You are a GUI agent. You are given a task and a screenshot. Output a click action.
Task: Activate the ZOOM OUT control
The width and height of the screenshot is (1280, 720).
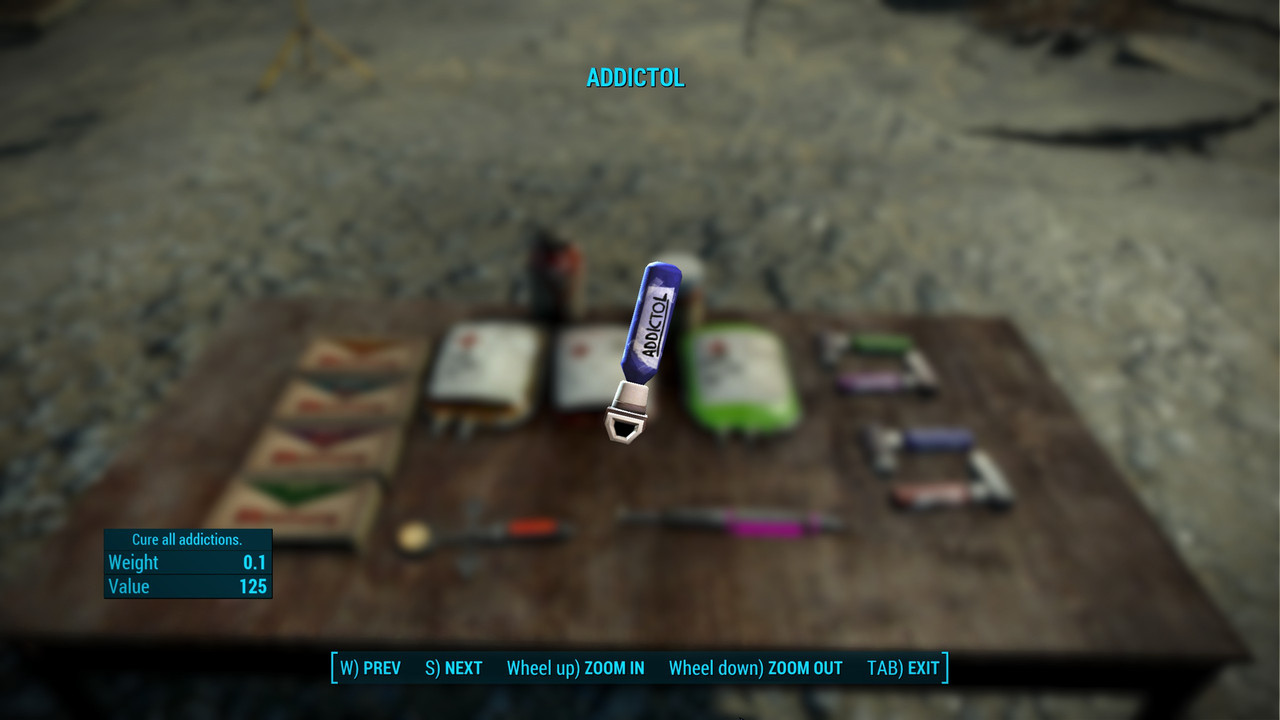[755, 668]
